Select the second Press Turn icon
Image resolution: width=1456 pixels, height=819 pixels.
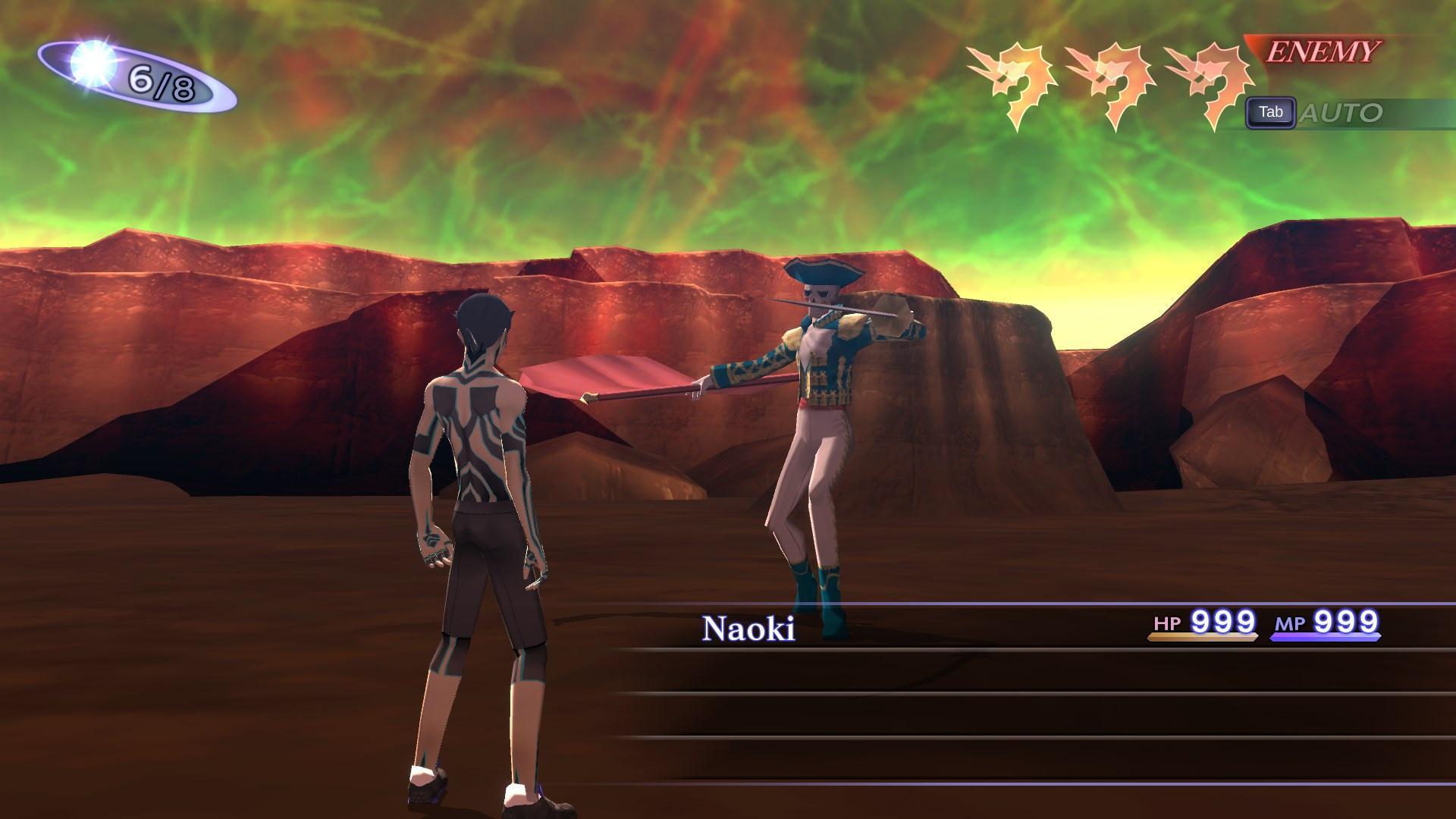click(x=1109, y=76)
